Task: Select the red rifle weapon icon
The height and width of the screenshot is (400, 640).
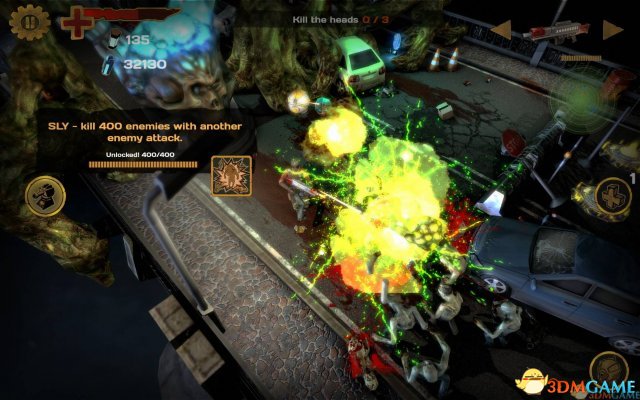Action: pyautogui.click(x=556, y=30)
